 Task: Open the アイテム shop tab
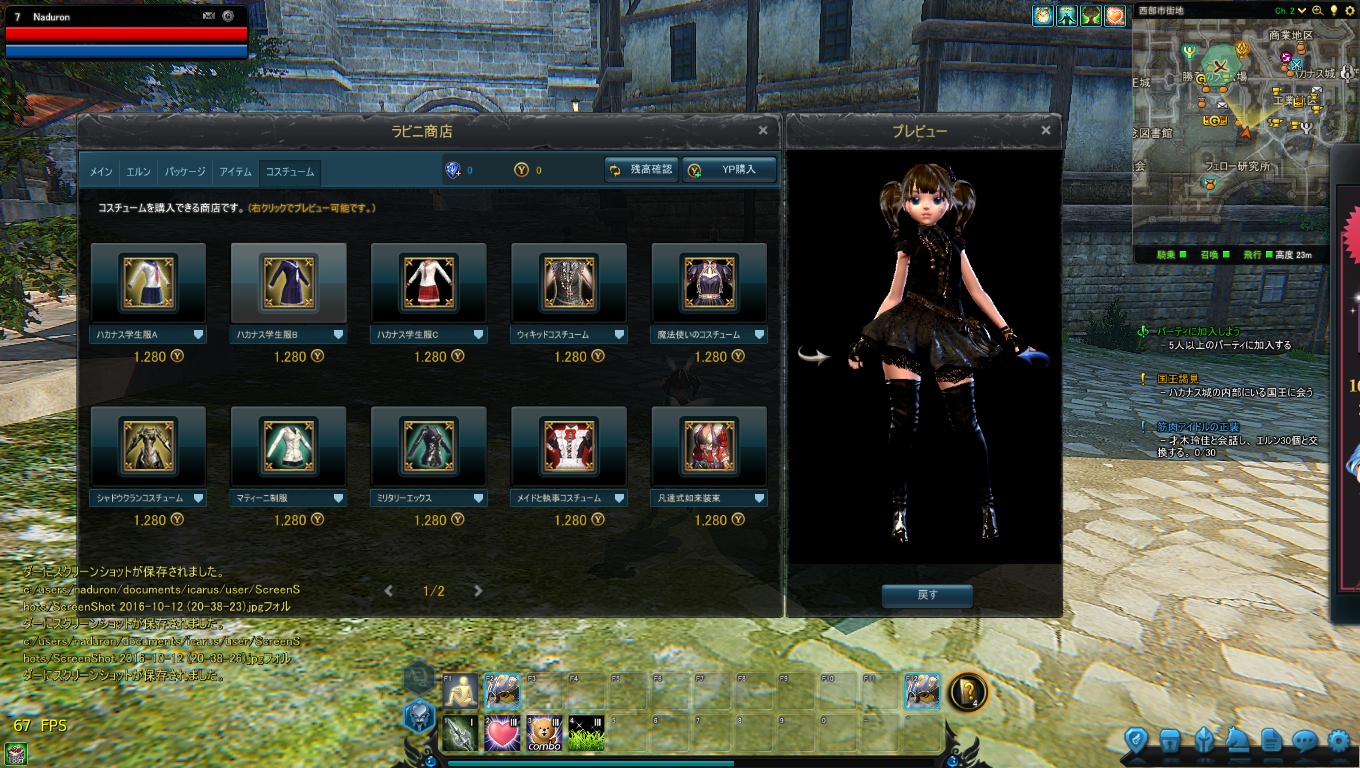tap(236, 172)
